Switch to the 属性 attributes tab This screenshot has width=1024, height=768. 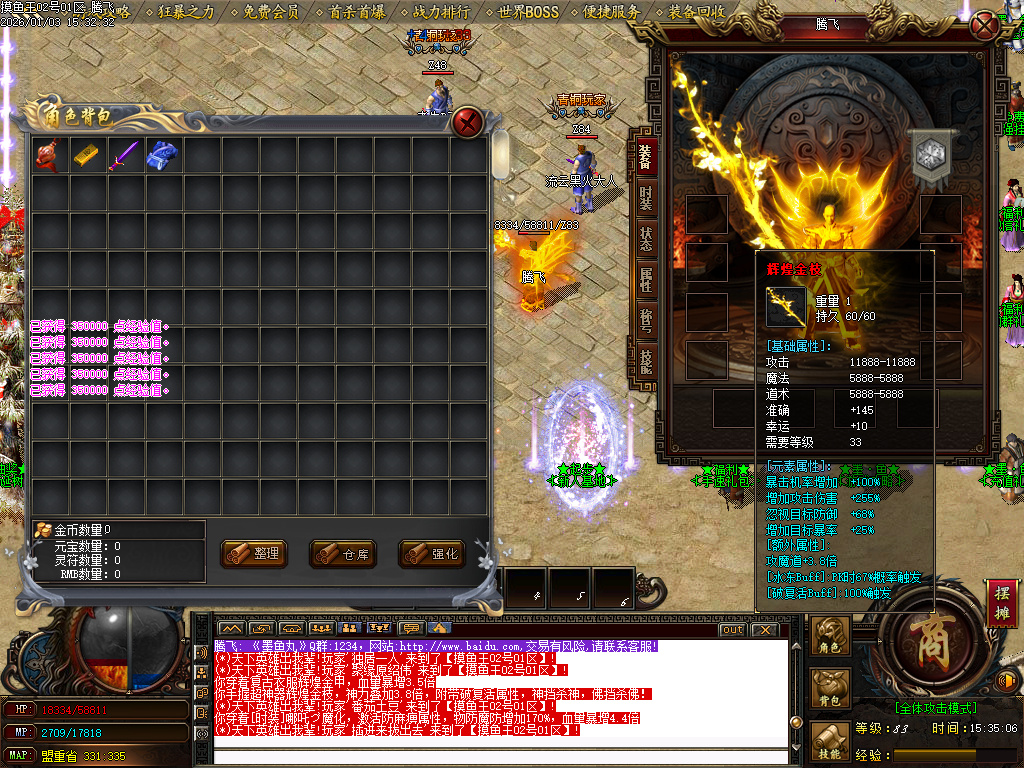[645, 282]
